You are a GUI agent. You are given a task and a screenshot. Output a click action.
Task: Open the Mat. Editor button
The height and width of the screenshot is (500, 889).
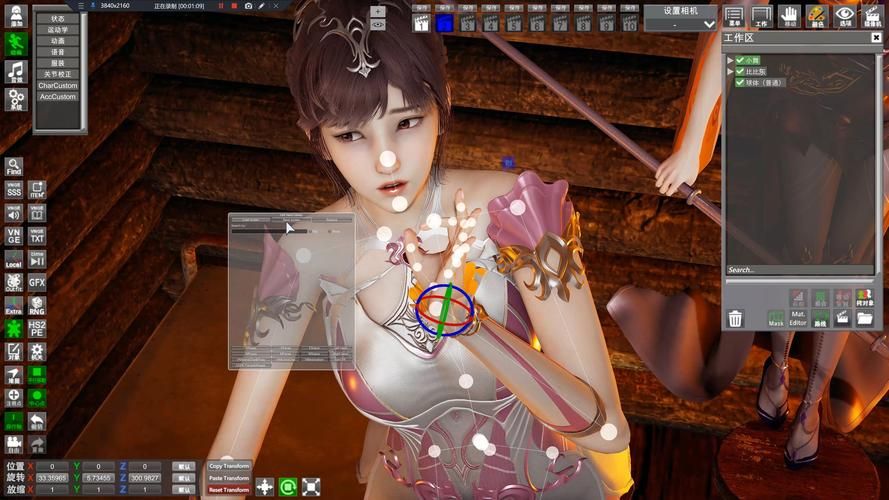(x=798, y=319)
